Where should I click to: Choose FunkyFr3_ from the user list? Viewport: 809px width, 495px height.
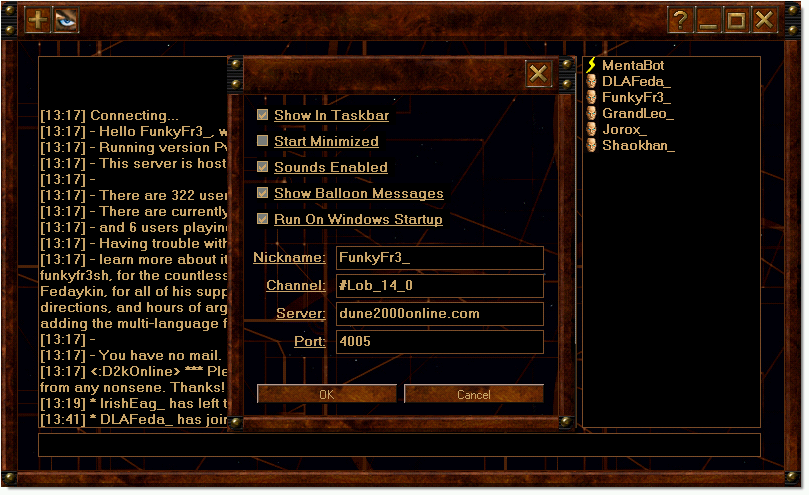pos(636,97)
